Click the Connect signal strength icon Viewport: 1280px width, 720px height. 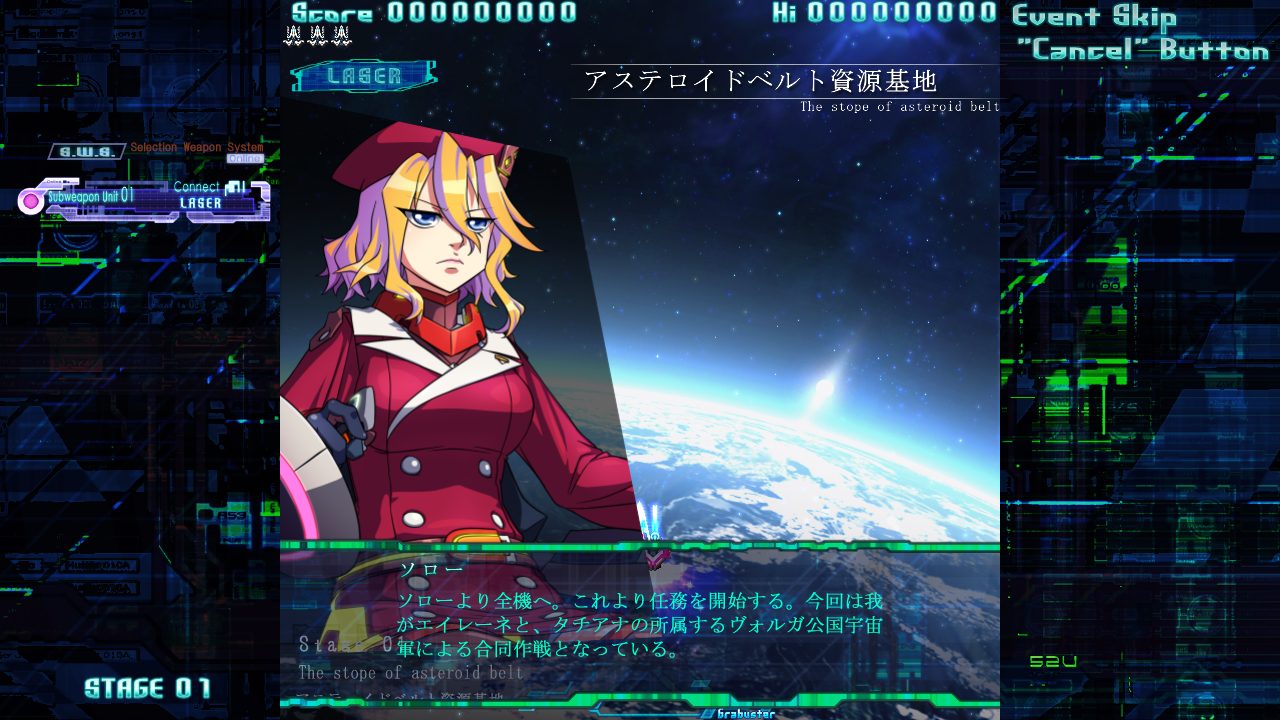235,184
